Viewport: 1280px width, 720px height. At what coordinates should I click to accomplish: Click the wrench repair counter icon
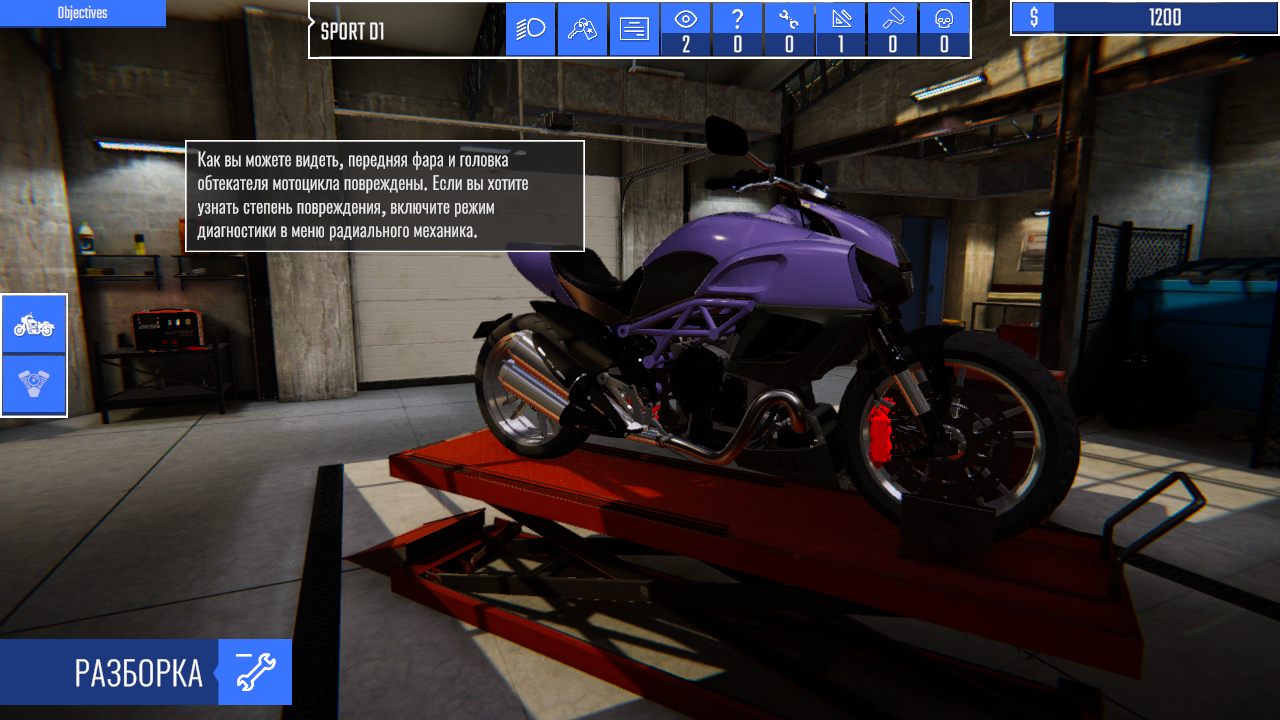click(x=789, y=22)
